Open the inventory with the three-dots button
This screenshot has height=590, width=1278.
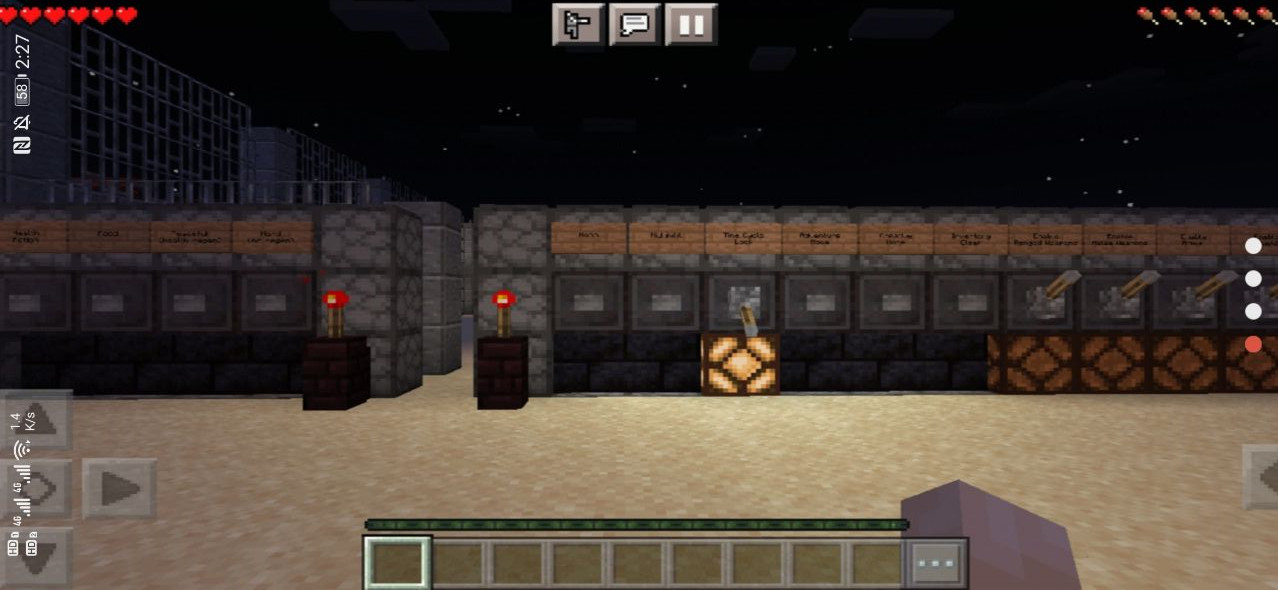pos(936,563)
